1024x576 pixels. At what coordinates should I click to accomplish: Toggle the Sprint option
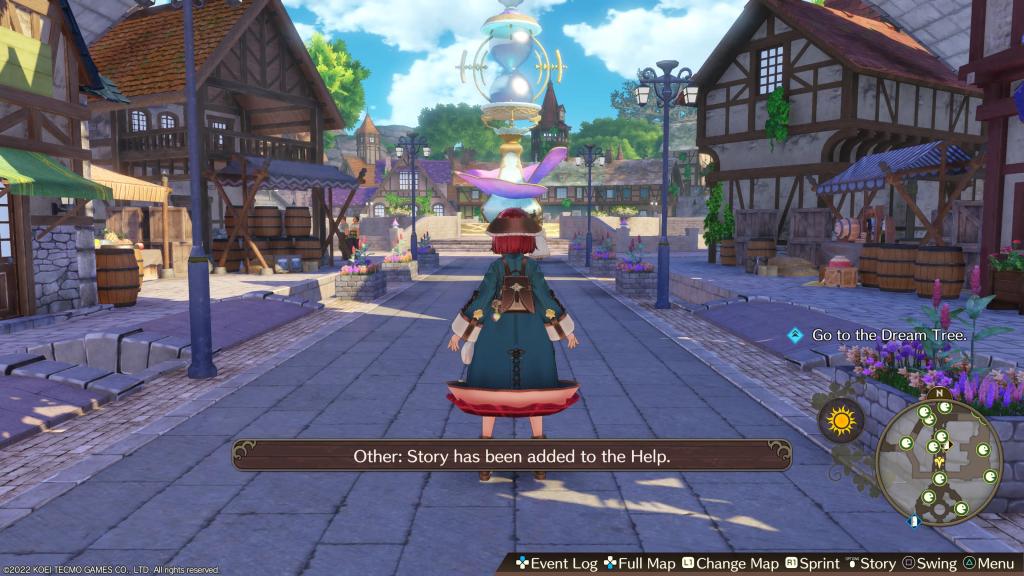click(x=810, y=564)
